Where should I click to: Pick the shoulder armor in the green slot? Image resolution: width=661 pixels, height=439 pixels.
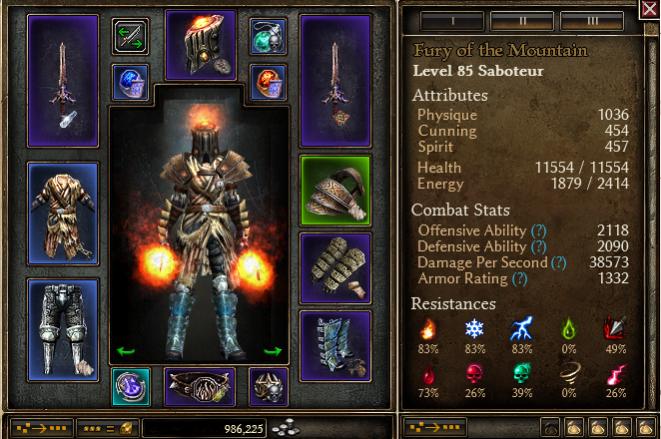[x=335, y=190]
